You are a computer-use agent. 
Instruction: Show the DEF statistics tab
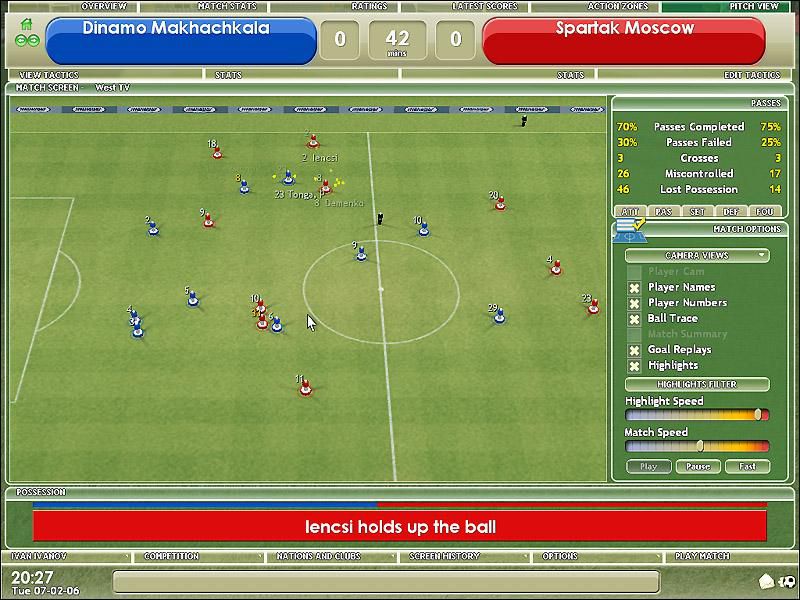coord(733,211)
